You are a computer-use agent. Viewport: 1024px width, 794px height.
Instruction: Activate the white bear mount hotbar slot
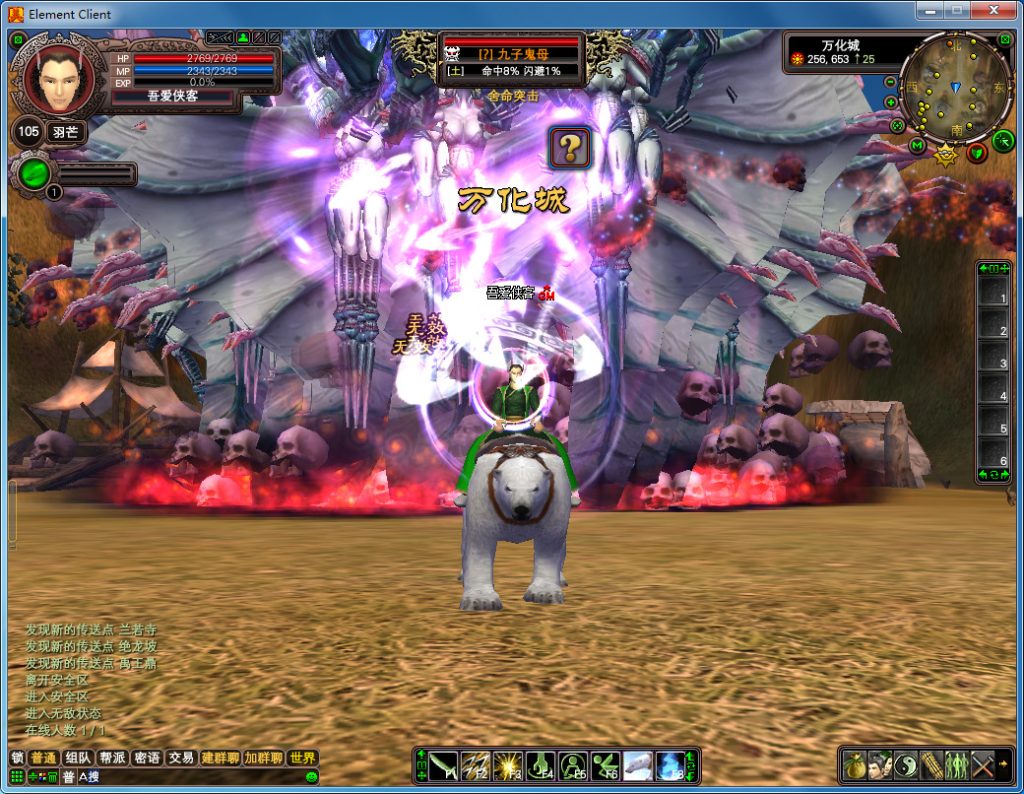[638, 766]
